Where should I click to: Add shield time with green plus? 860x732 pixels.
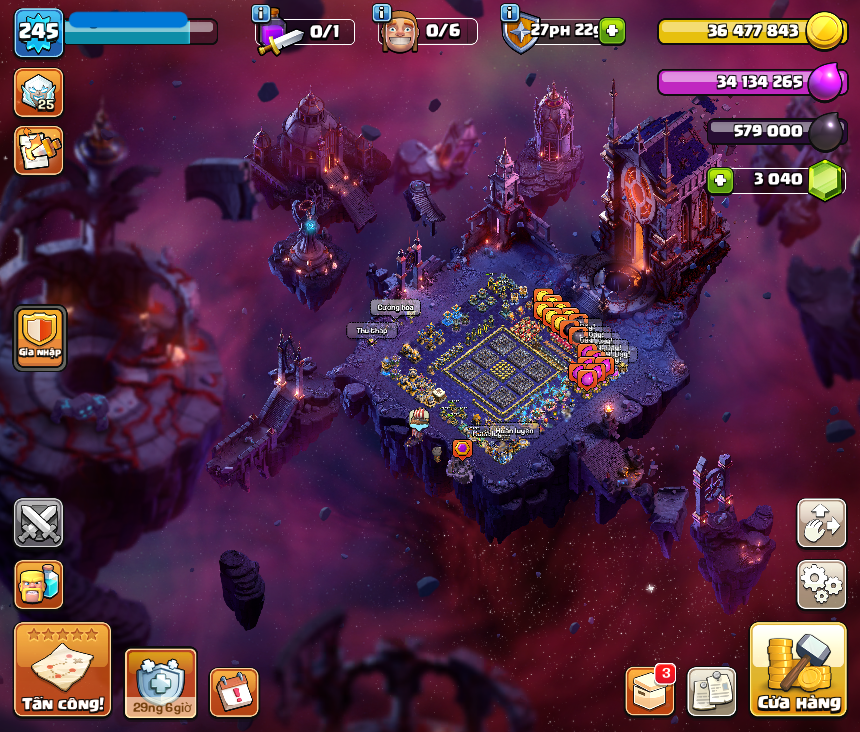(612, 31)
